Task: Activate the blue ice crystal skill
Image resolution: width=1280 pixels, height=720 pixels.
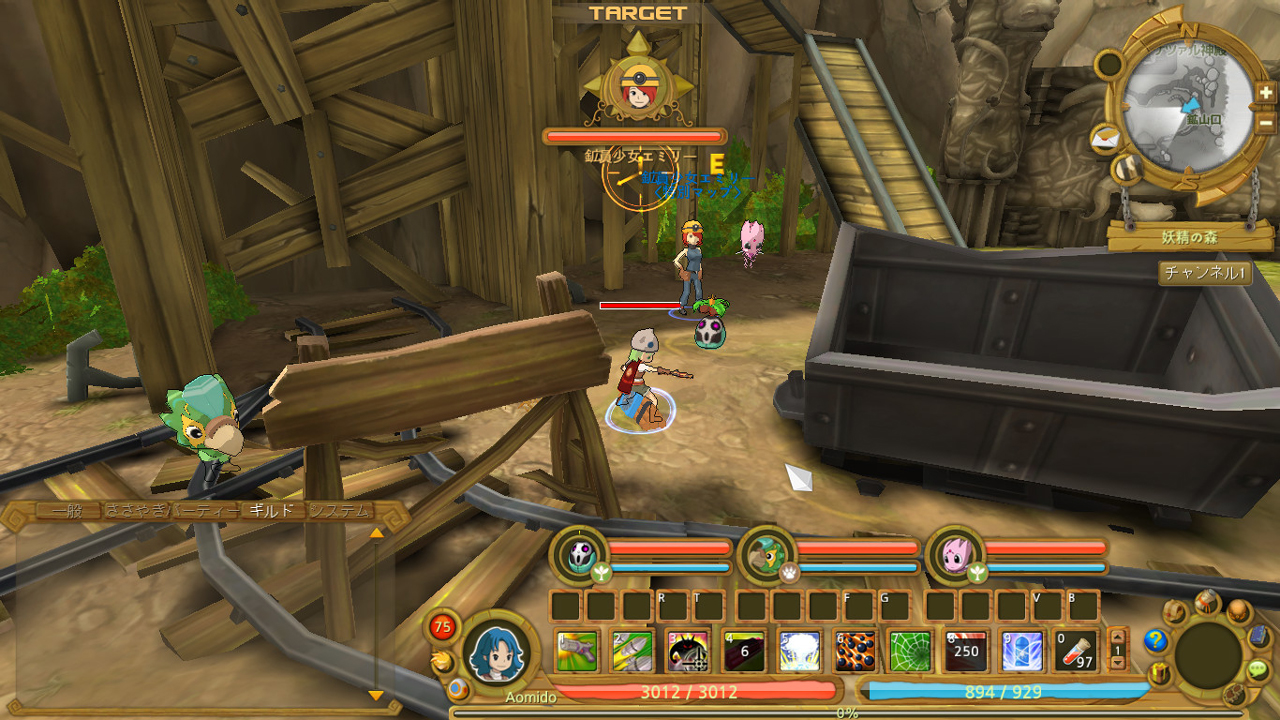Action: click(1022, 651)
